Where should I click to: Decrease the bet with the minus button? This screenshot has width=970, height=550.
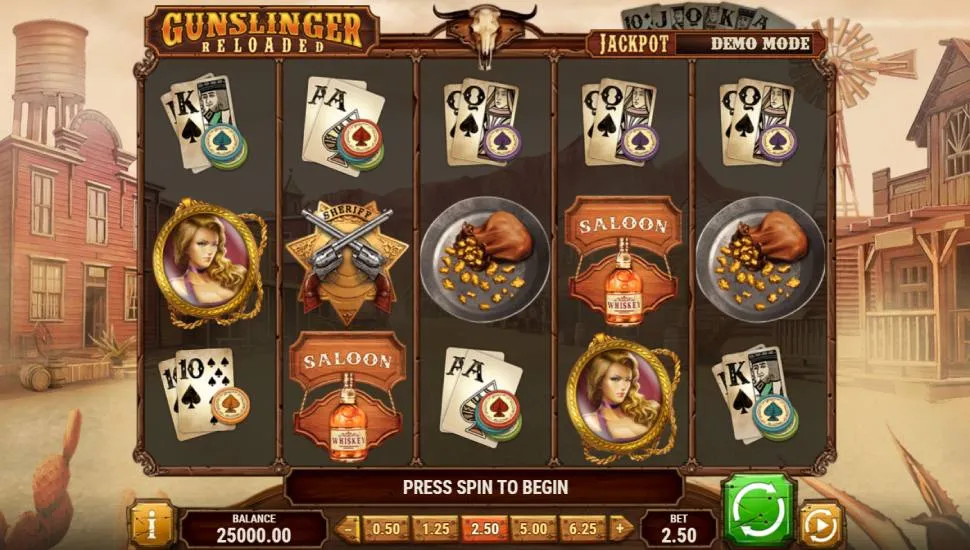click(348, 528)
